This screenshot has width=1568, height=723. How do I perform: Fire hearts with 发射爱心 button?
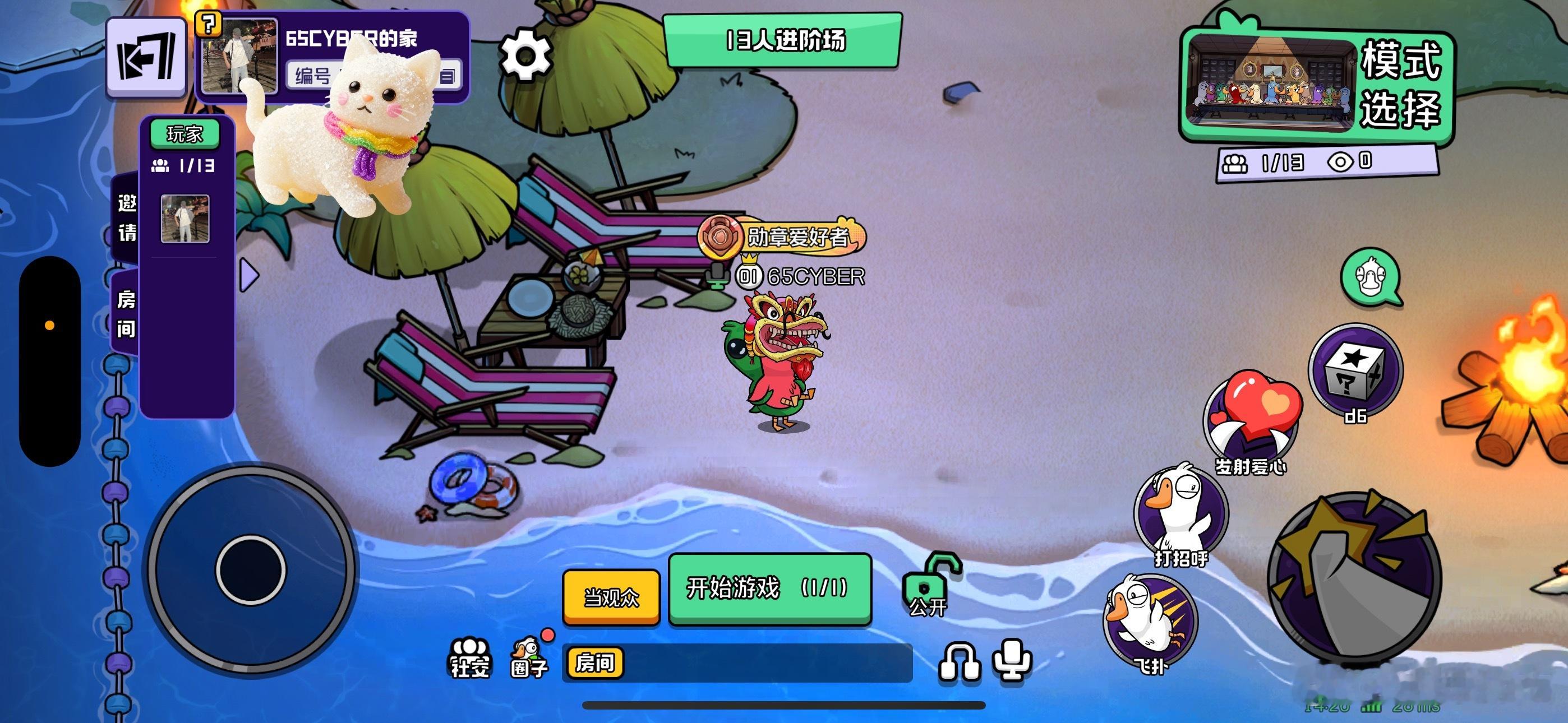click(1252, 420)
